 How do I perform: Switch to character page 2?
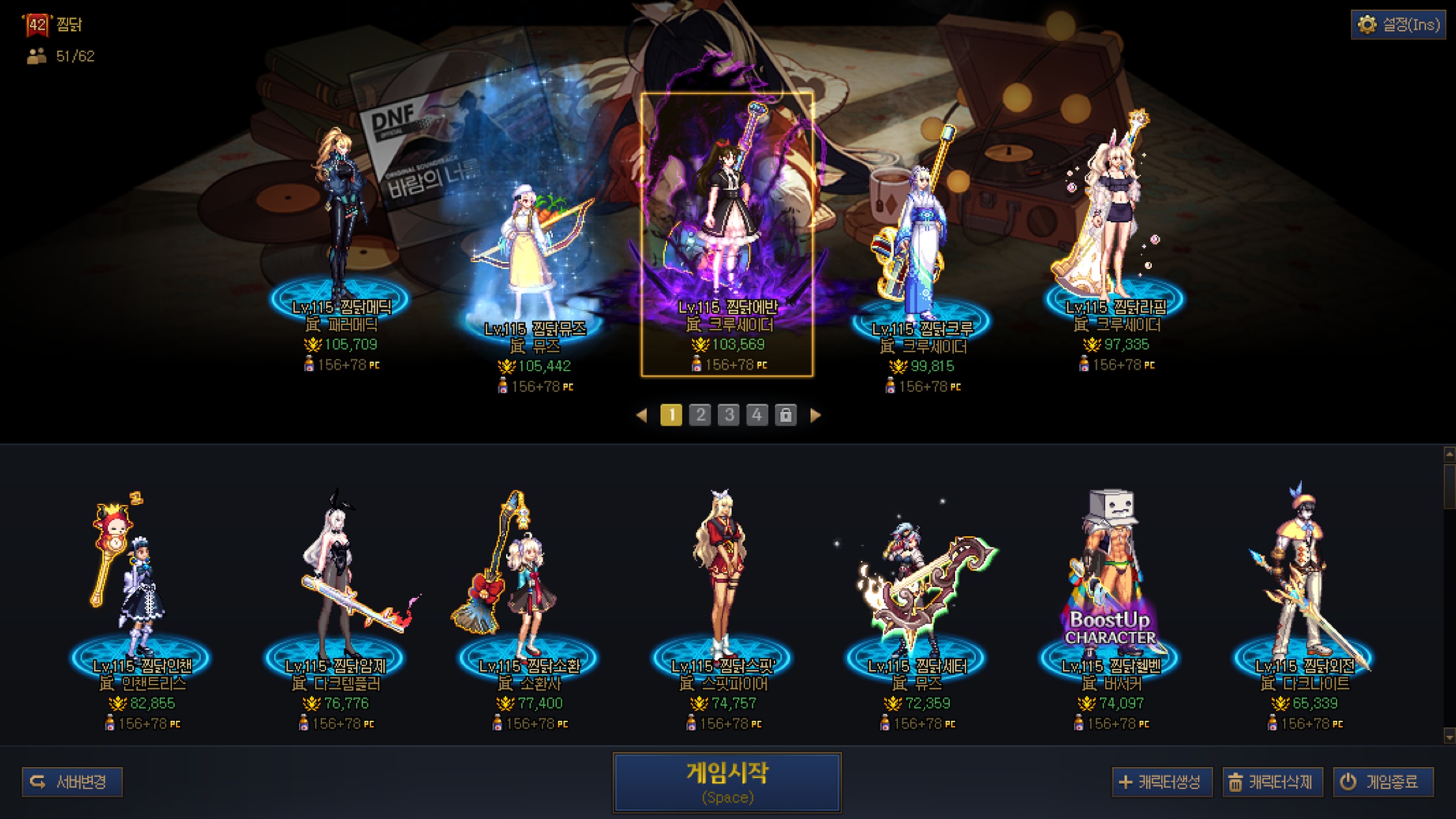[700, 415]
